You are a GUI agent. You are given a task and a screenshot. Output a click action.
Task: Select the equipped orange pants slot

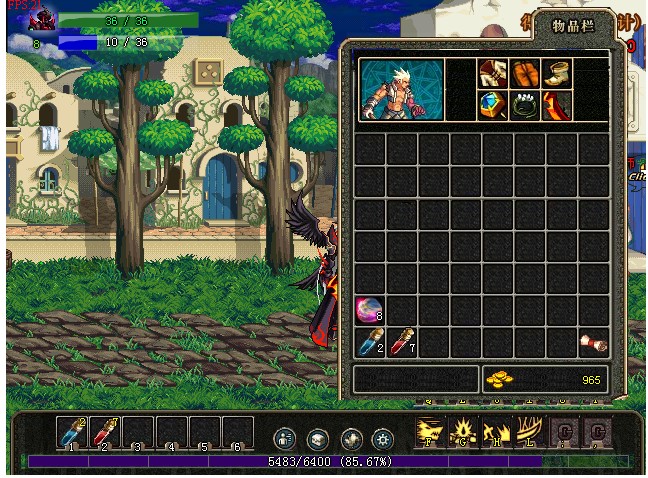[x=525, y=73]
